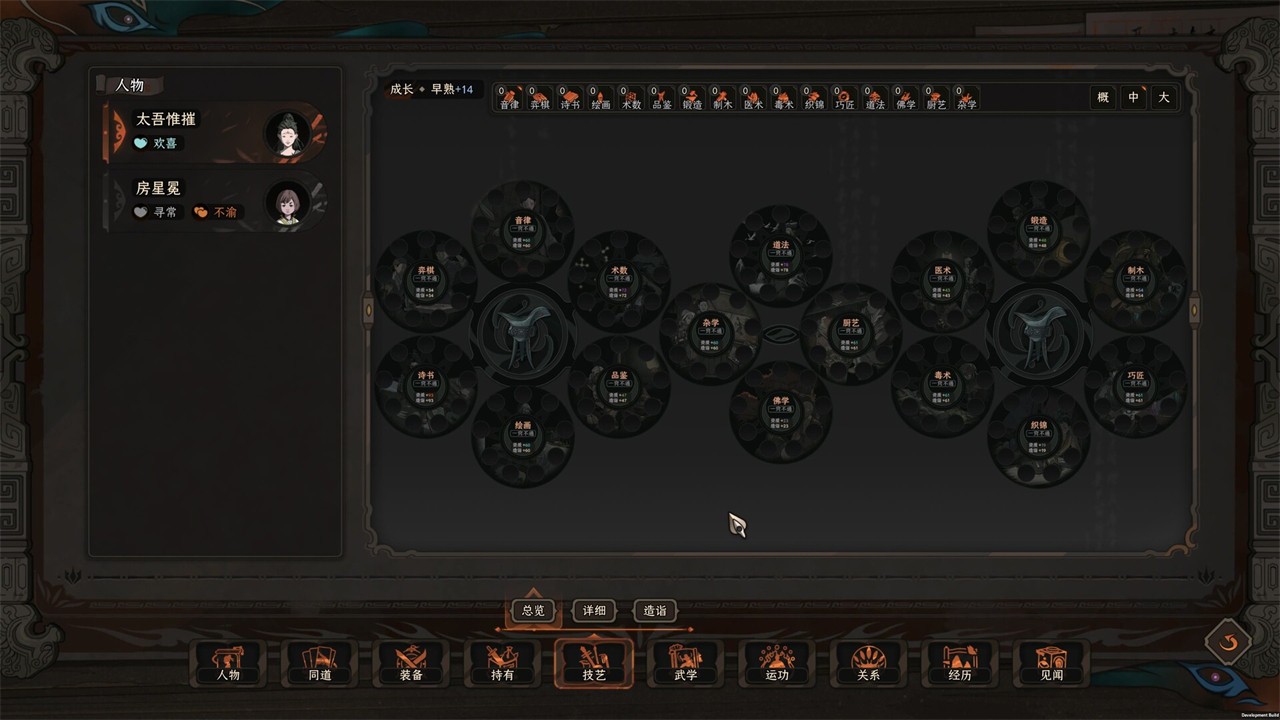
Task: Show the 关系 relationships page
Action: click(x=868, y=664)
